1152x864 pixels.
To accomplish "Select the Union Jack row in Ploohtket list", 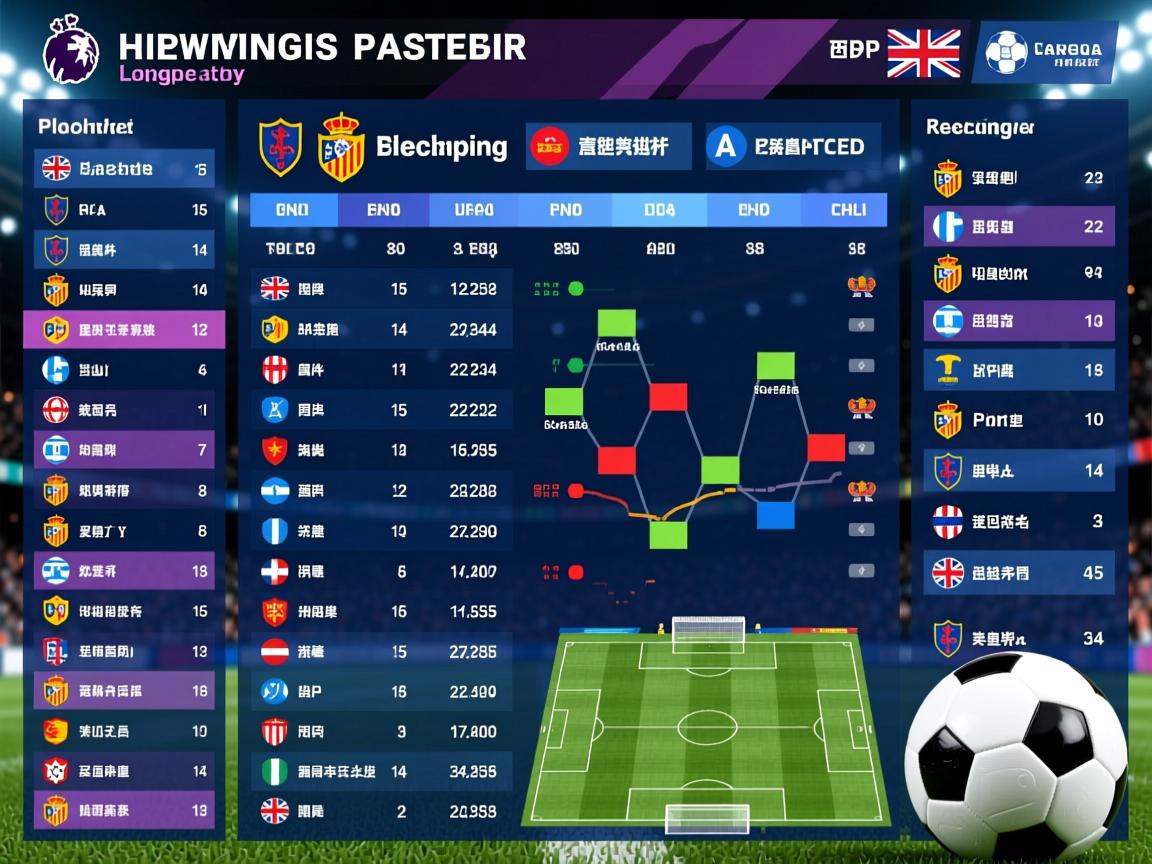I will (x=125, y=169).
